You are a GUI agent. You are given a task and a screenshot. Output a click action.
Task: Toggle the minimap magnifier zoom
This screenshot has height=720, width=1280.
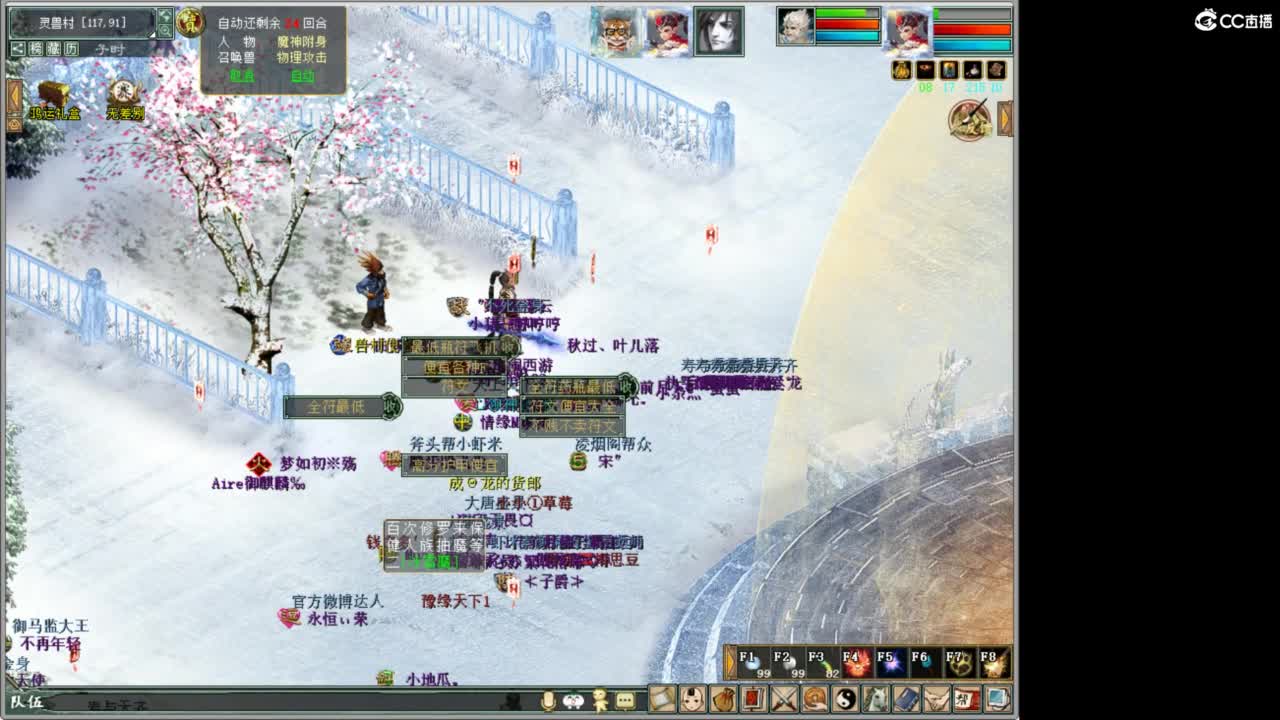[x=166, y=30]
